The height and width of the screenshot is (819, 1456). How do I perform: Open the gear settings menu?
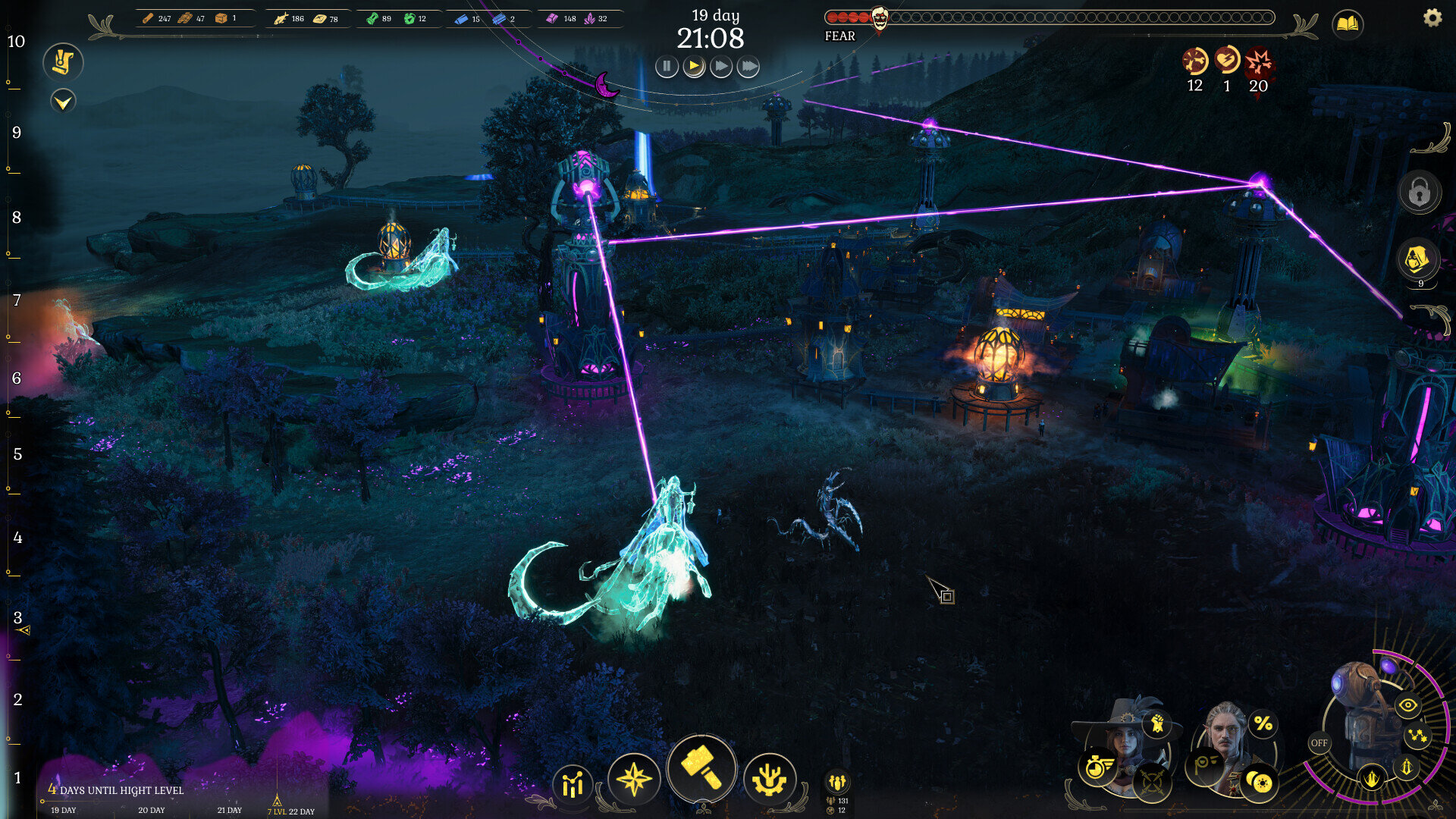(1432, 17)
